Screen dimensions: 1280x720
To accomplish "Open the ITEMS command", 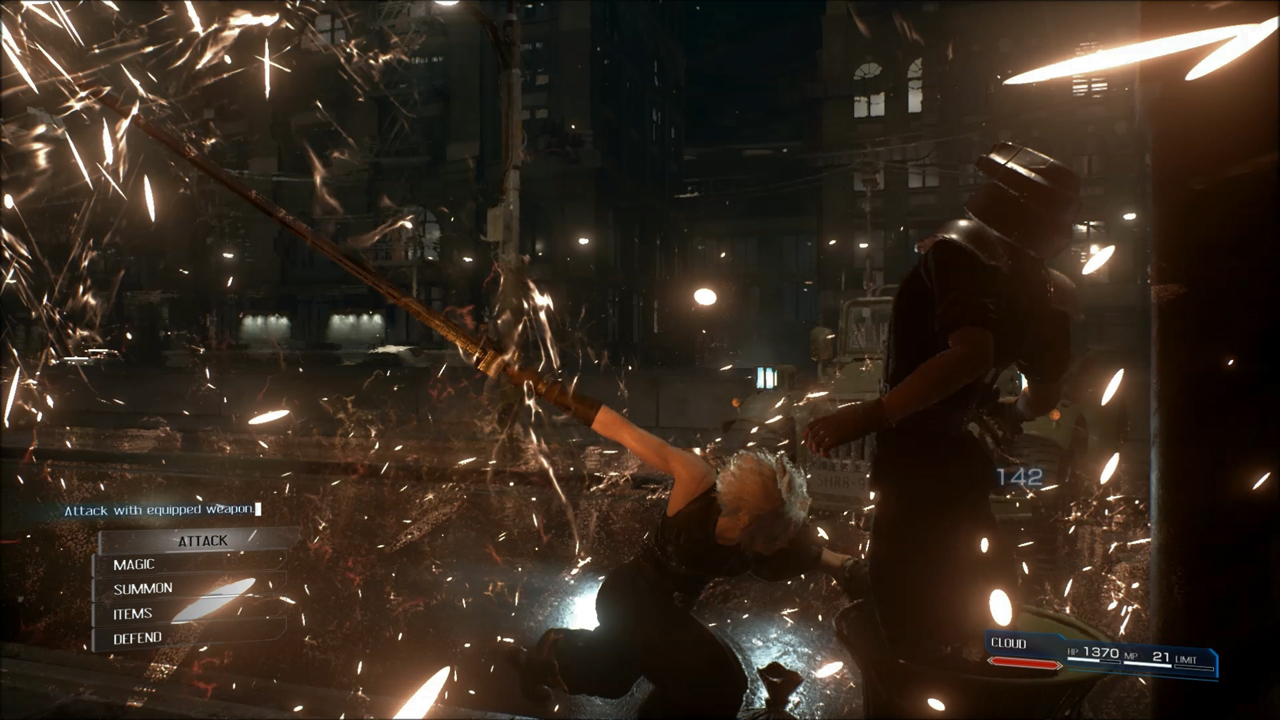I will pos(133,614).
